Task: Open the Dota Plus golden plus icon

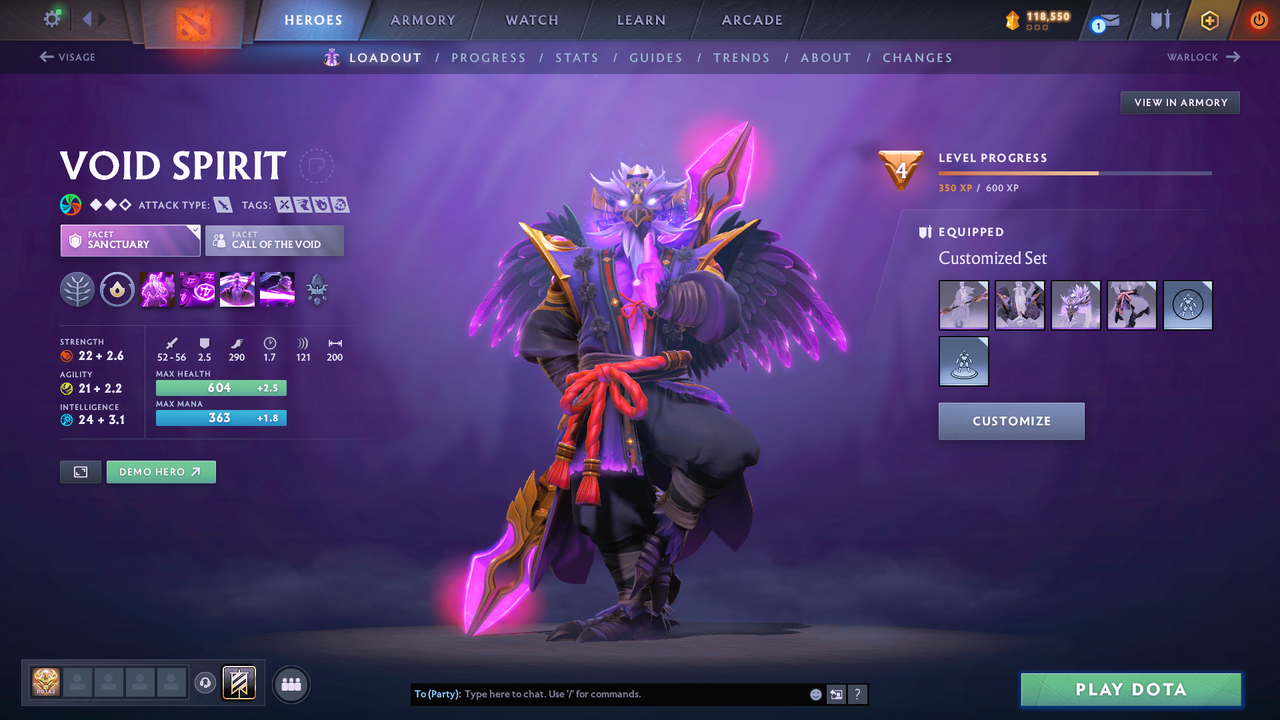Action: [x=1209, y=19]
